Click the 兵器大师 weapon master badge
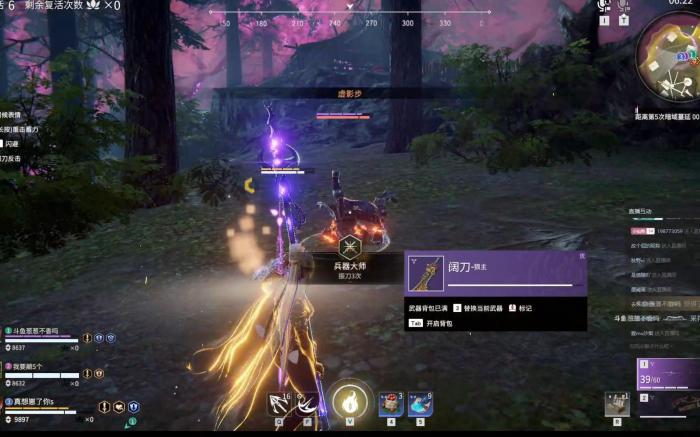This screenshot has width=700, height=437. 349,248
